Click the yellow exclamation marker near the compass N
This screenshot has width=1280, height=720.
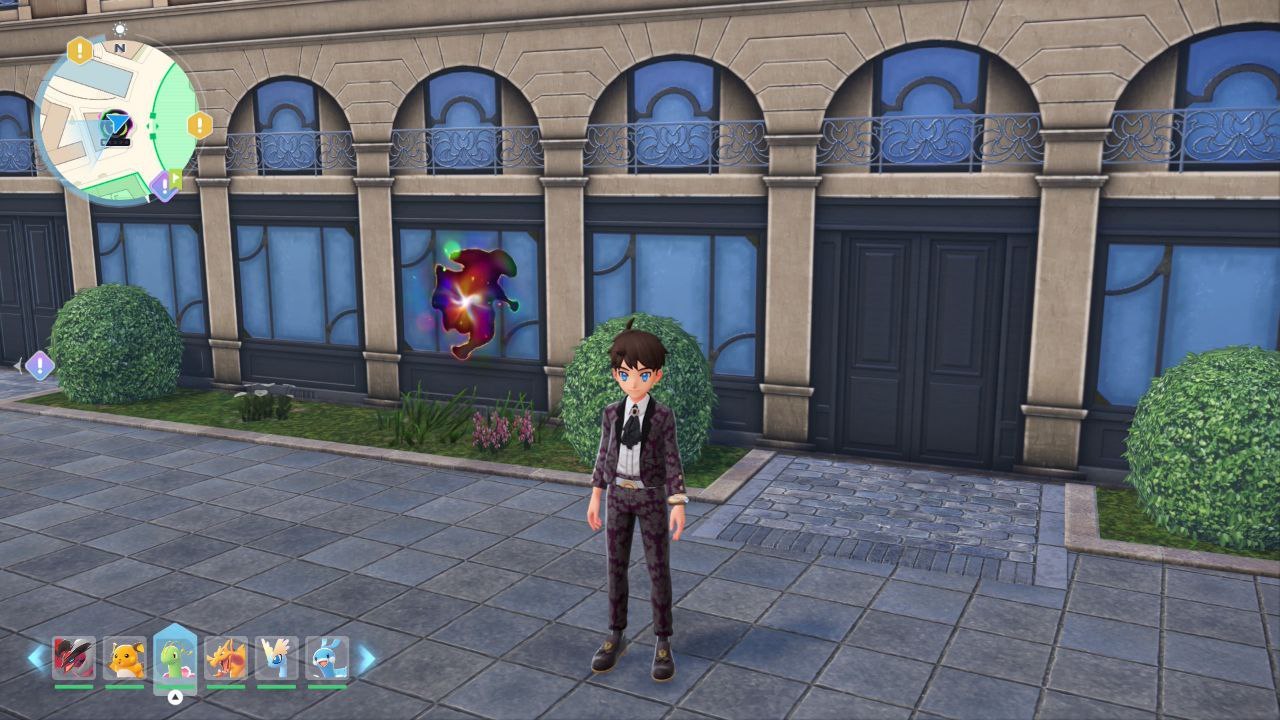(x=80, y=50)
